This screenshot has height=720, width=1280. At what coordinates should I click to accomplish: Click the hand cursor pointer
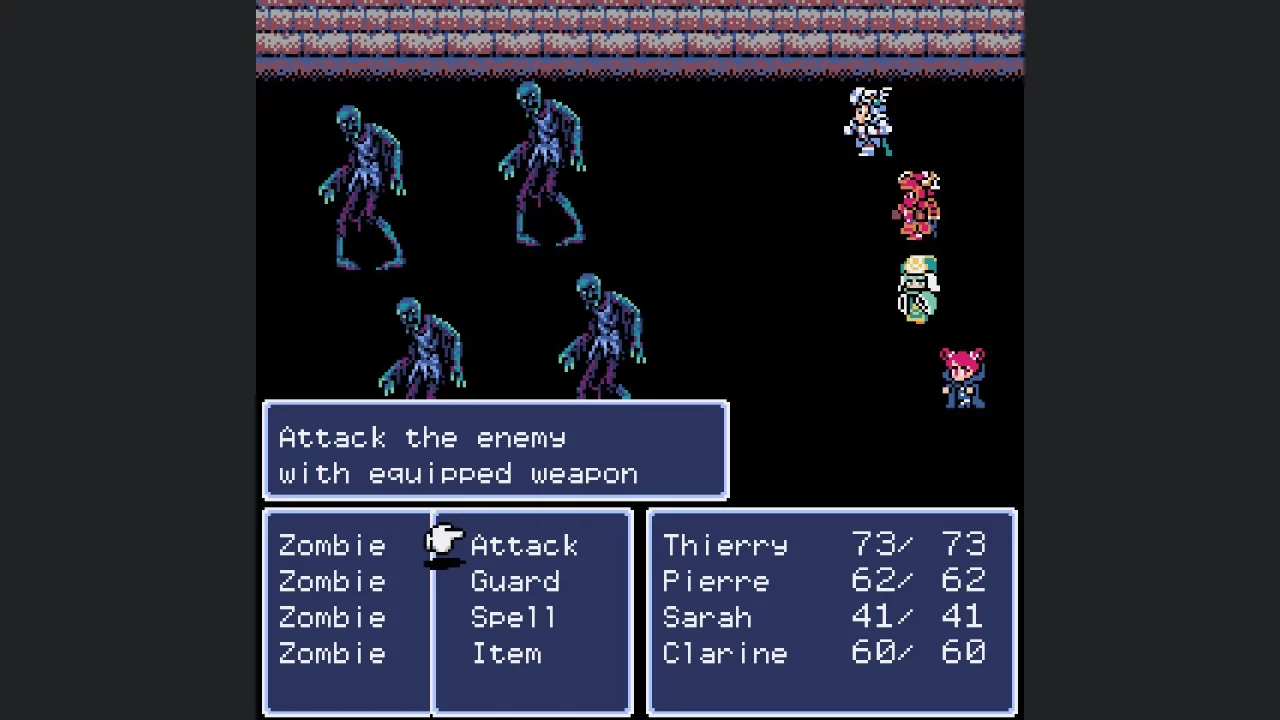click(x=443, y=545)
